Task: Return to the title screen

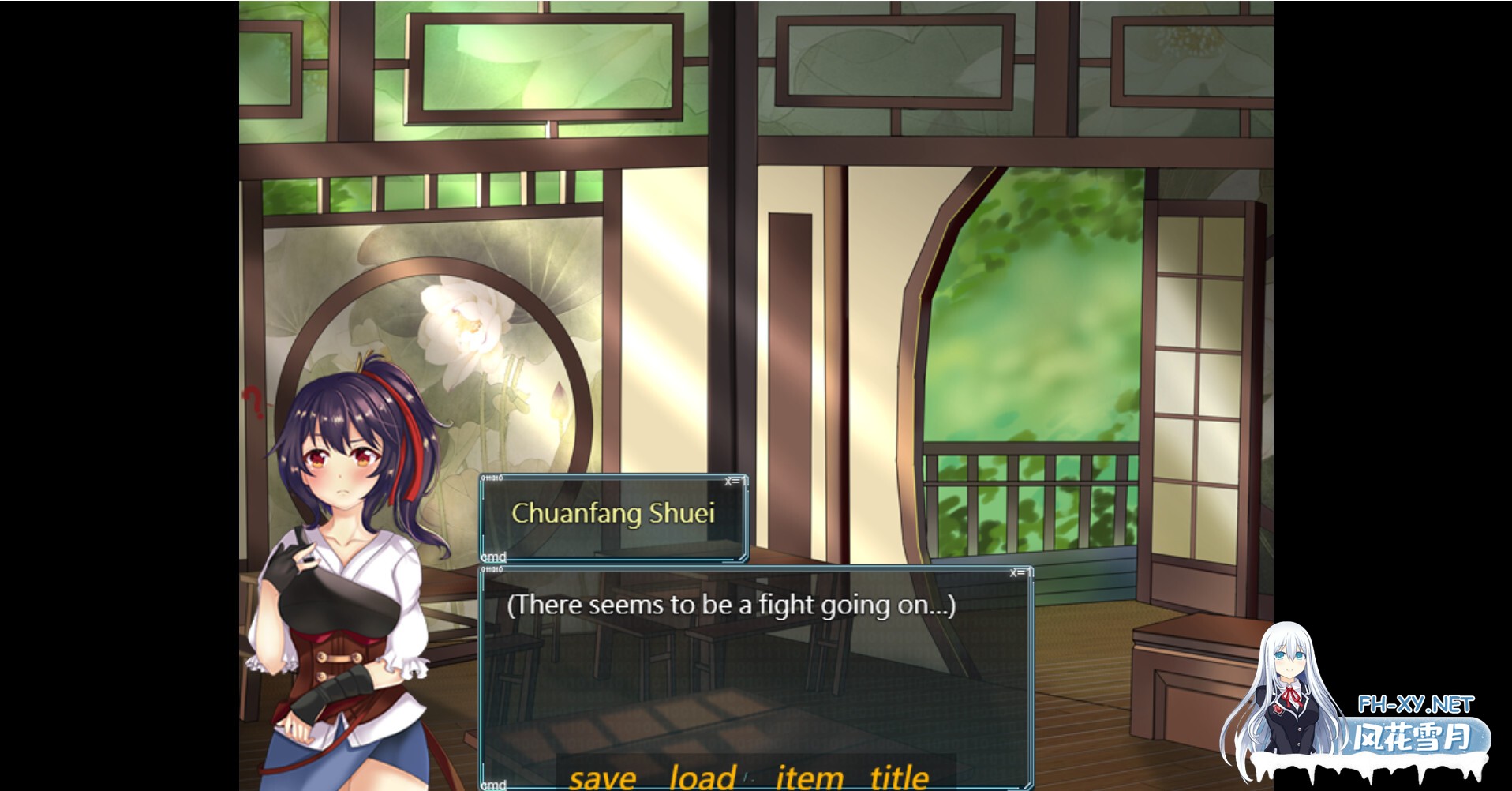Action: (899, 778)
